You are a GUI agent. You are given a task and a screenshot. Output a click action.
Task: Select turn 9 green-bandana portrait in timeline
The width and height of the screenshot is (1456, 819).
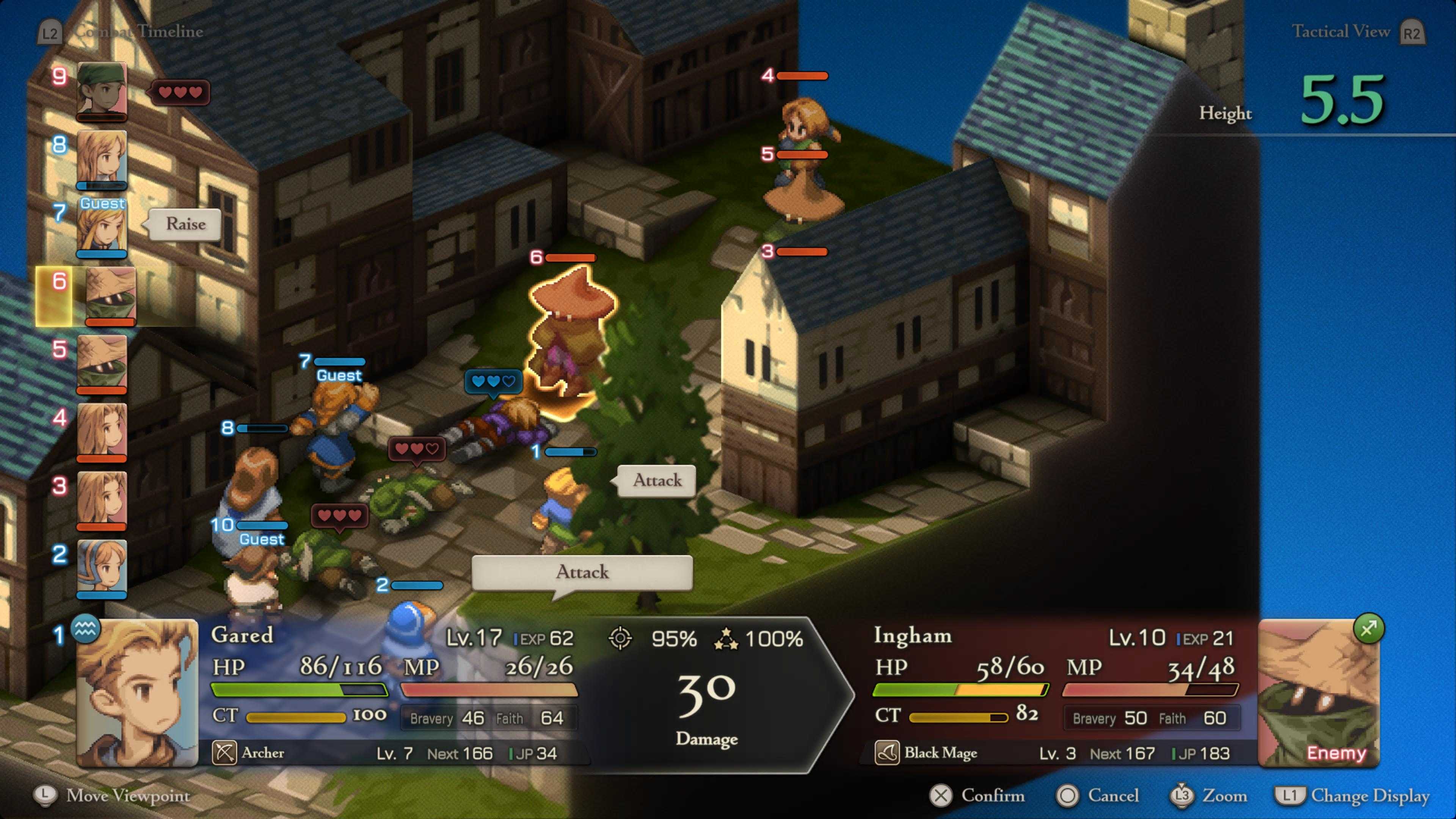pyautogui.click(x=102, y=91)
